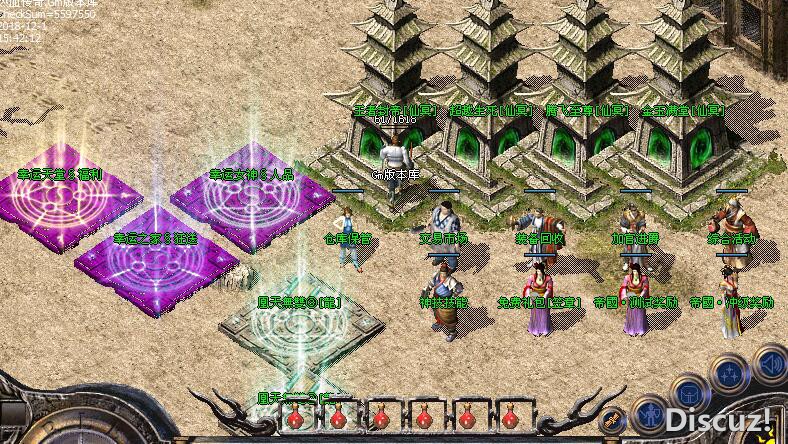This screenshot has height=444, width=788.
Task: Toggle the speaker sound button
Action: [770, 364]
